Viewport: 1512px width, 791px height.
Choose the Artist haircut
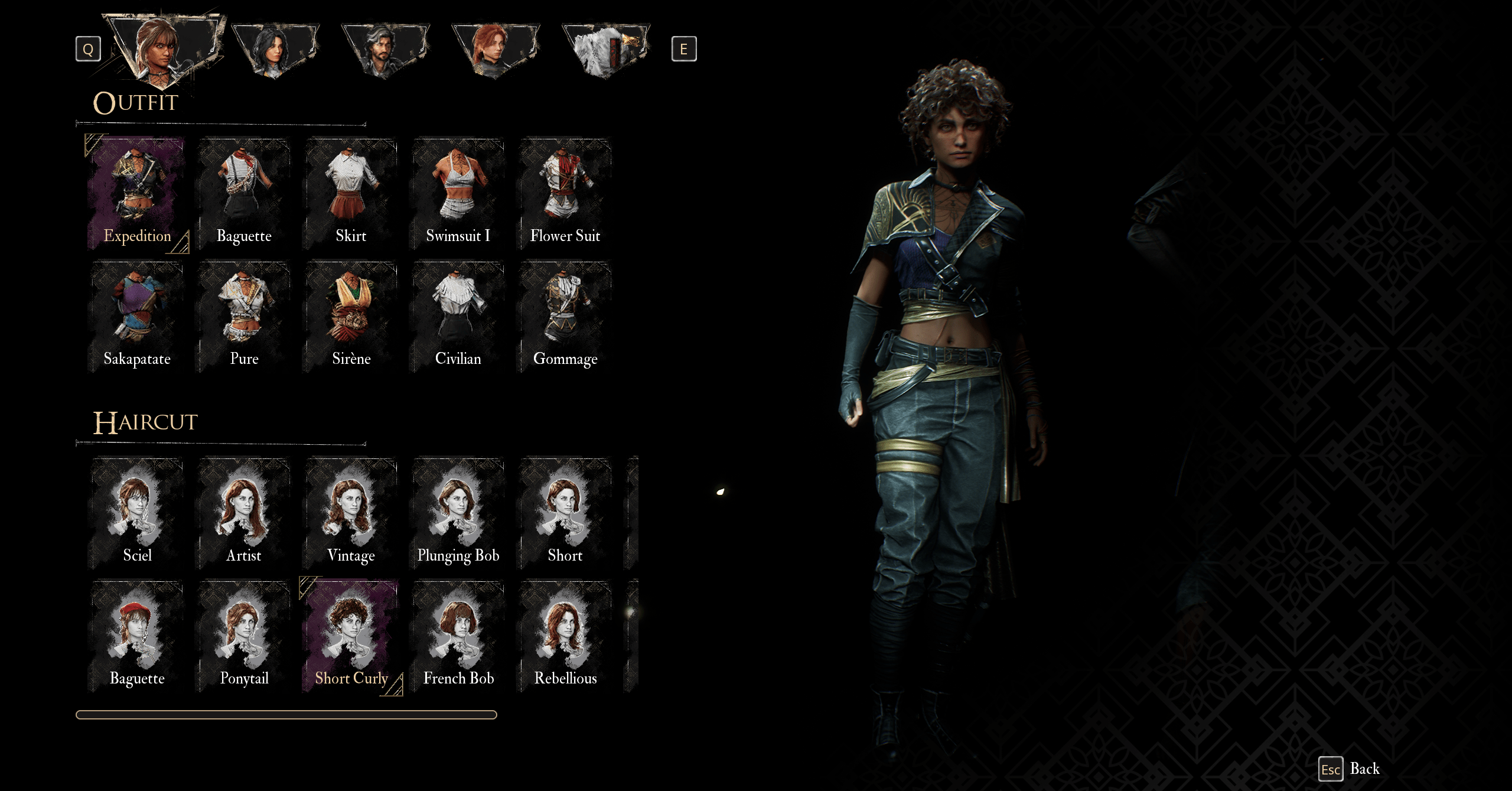point(244,513)
